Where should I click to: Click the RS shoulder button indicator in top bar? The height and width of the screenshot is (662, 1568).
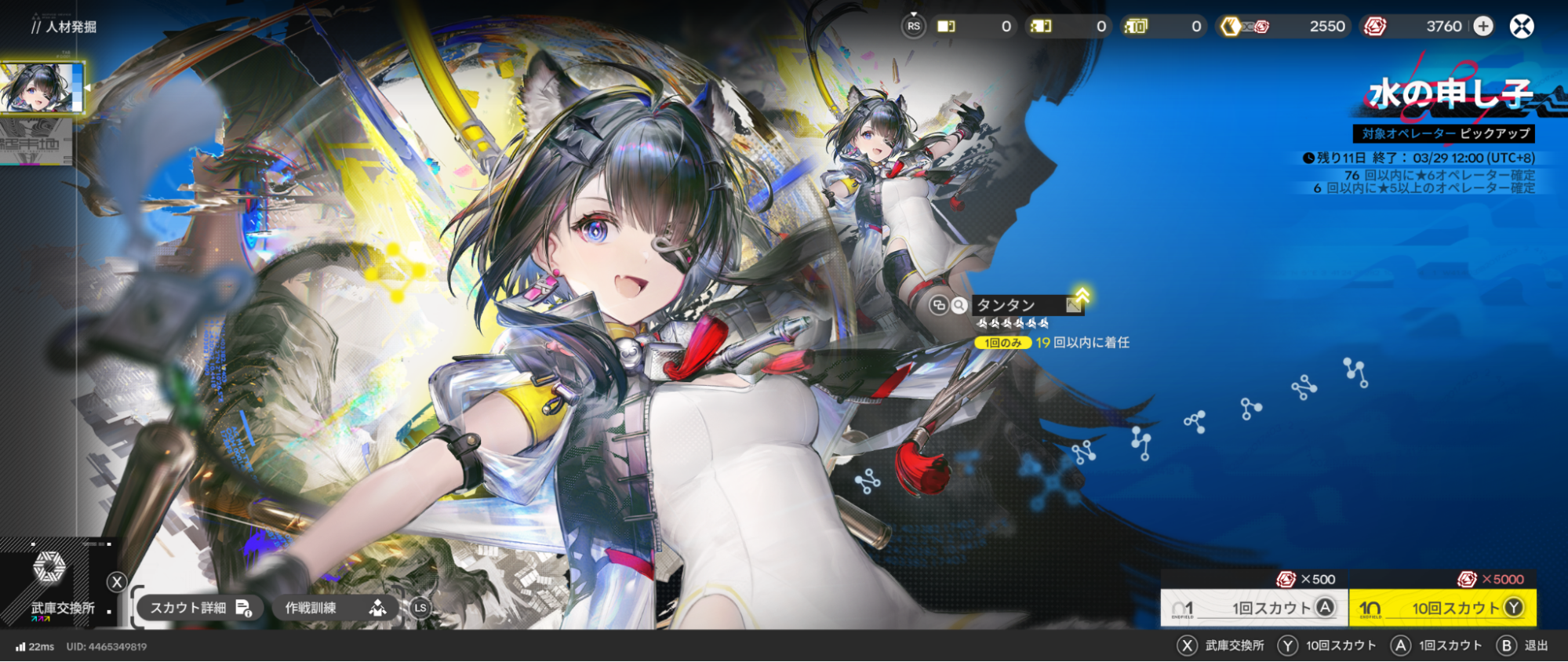(x=913, y=26)
